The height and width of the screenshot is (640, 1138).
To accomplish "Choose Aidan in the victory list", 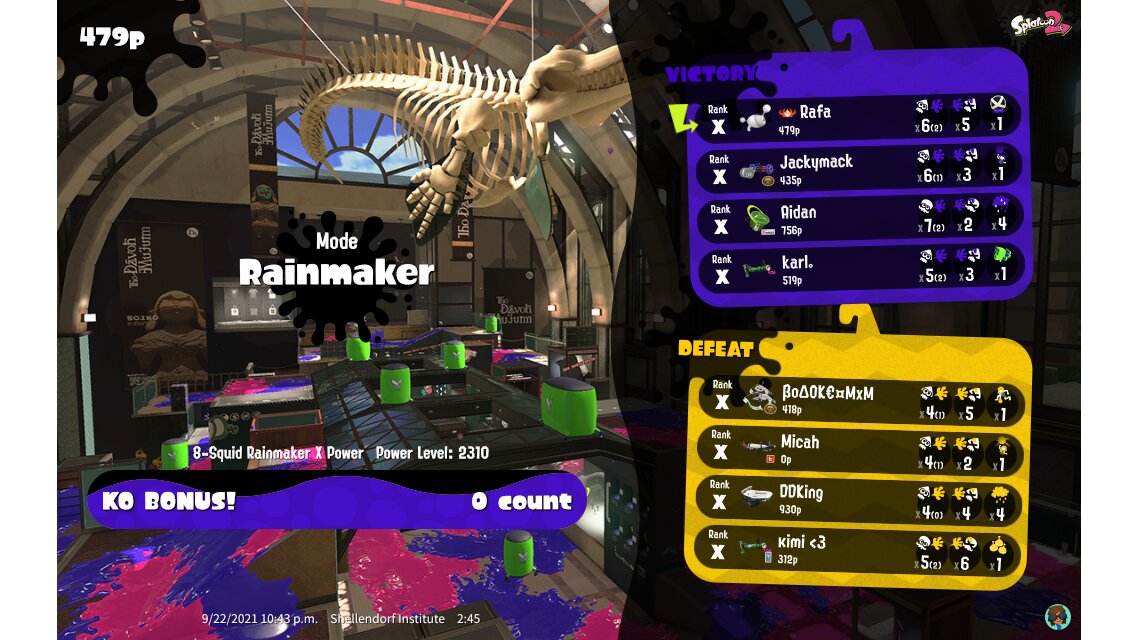I will (x=860, y=219).
